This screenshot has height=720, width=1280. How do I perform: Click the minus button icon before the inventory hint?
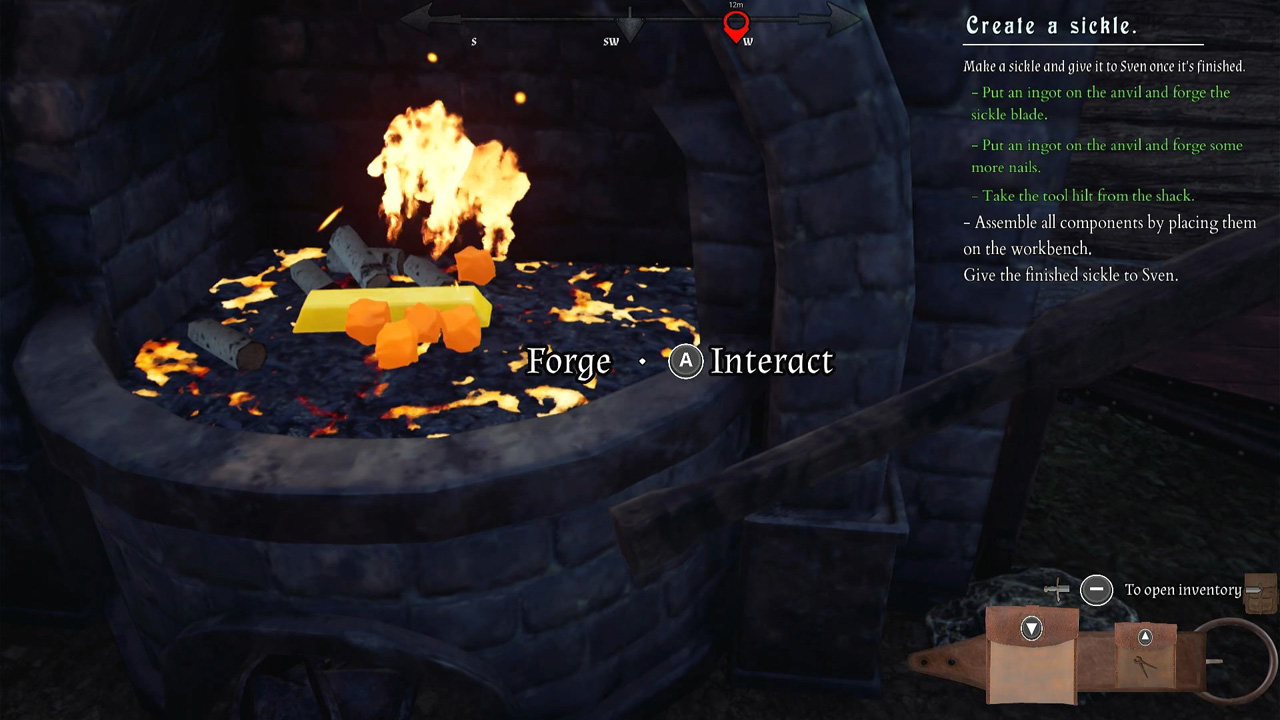pos(1096,590)
